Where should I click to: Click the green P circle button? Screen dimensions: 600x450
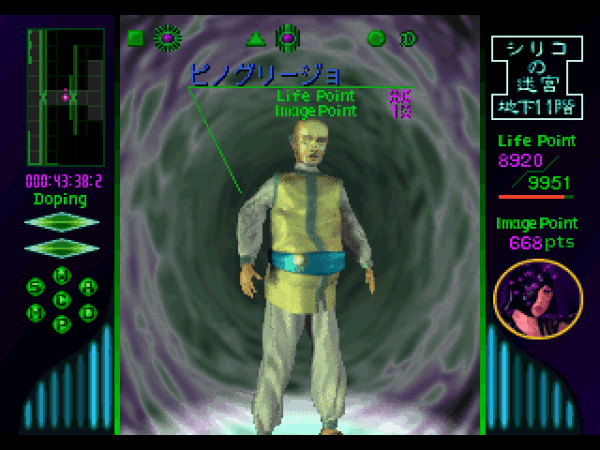coord(62,323)
